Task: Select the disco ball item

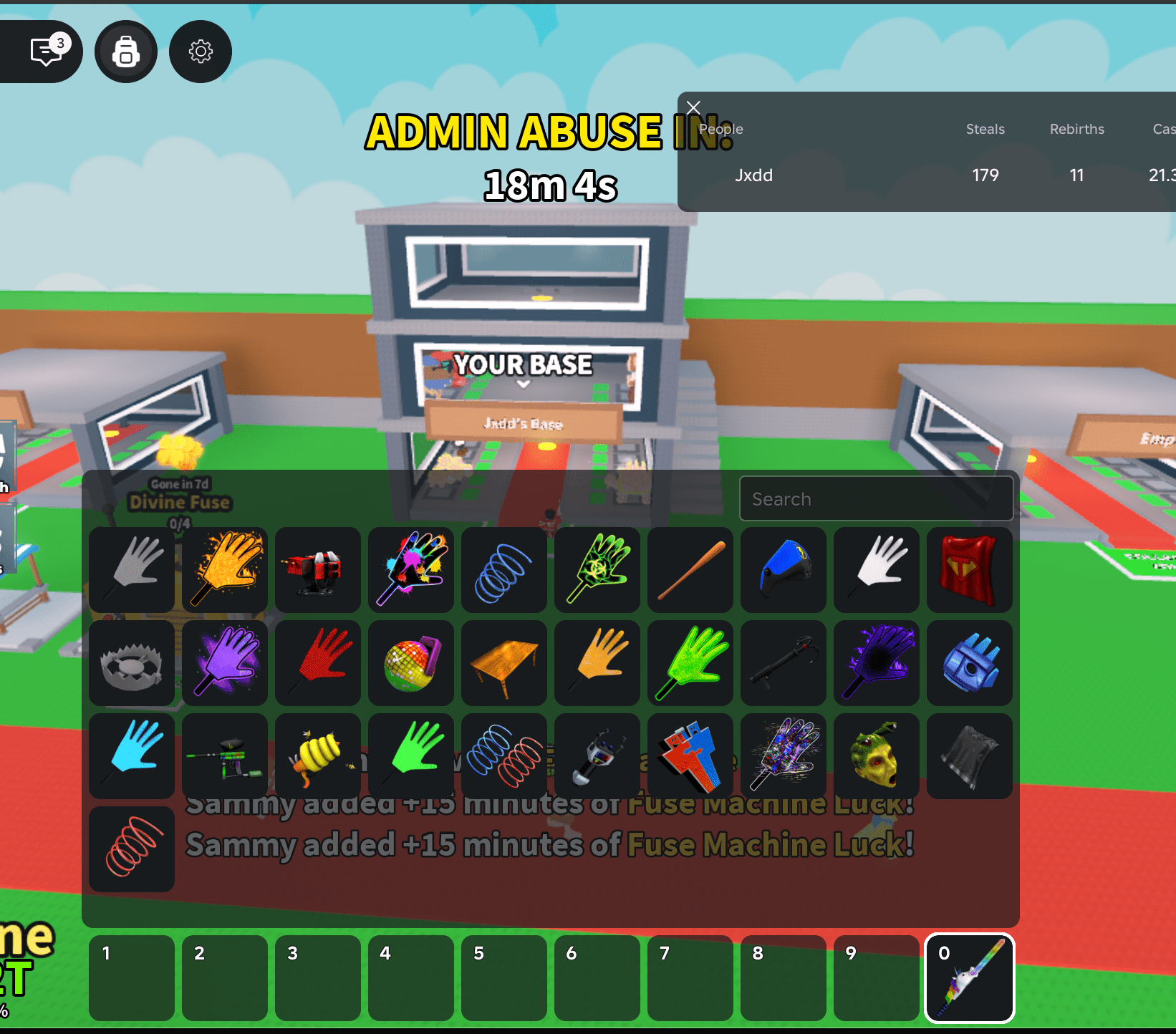Action: coord(411,663)
